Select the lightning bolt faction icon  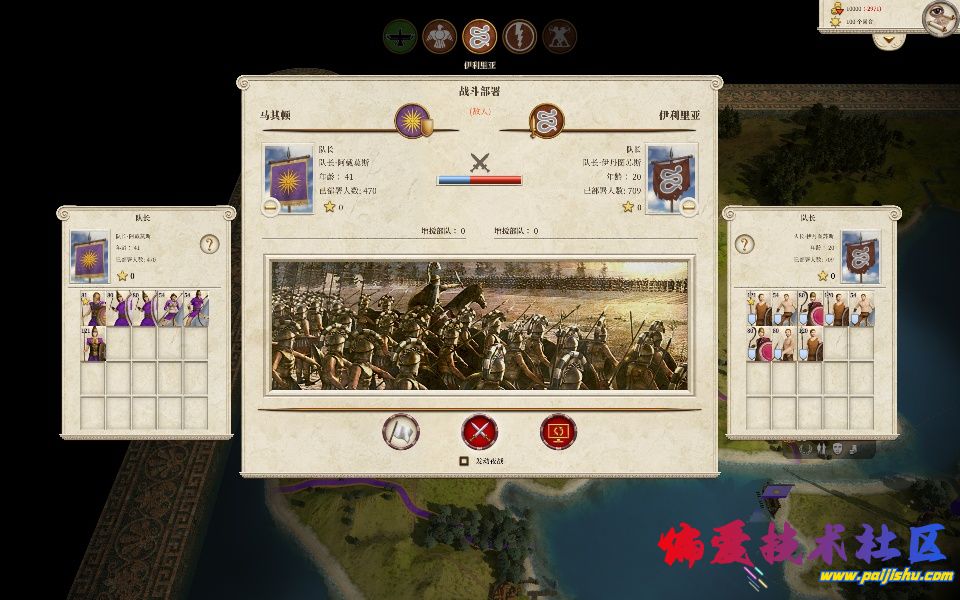coord(519,38)
